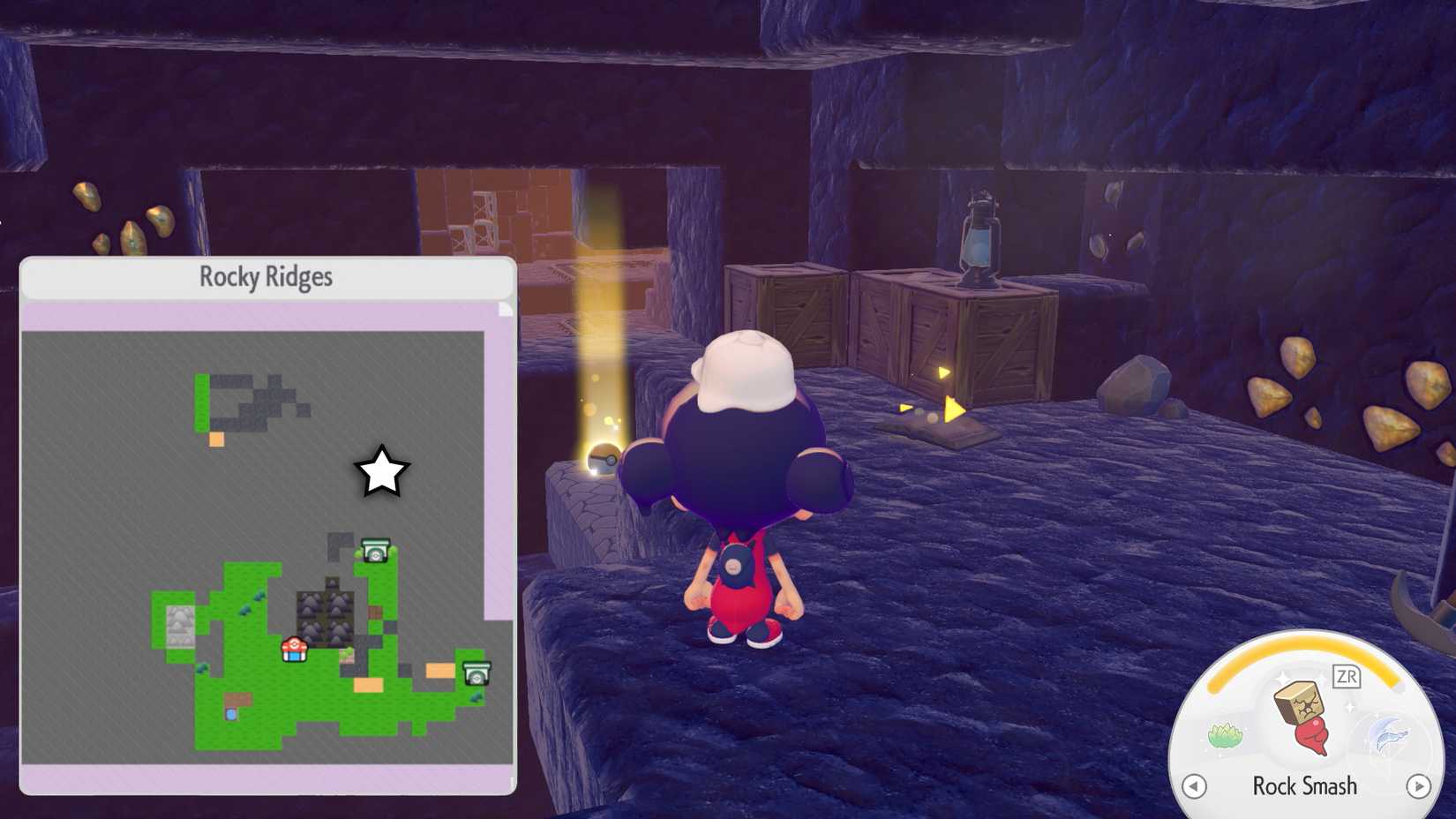The image size is (1456, 819).
Task: Click the blue water tile on the map
Action: (231, 716)
